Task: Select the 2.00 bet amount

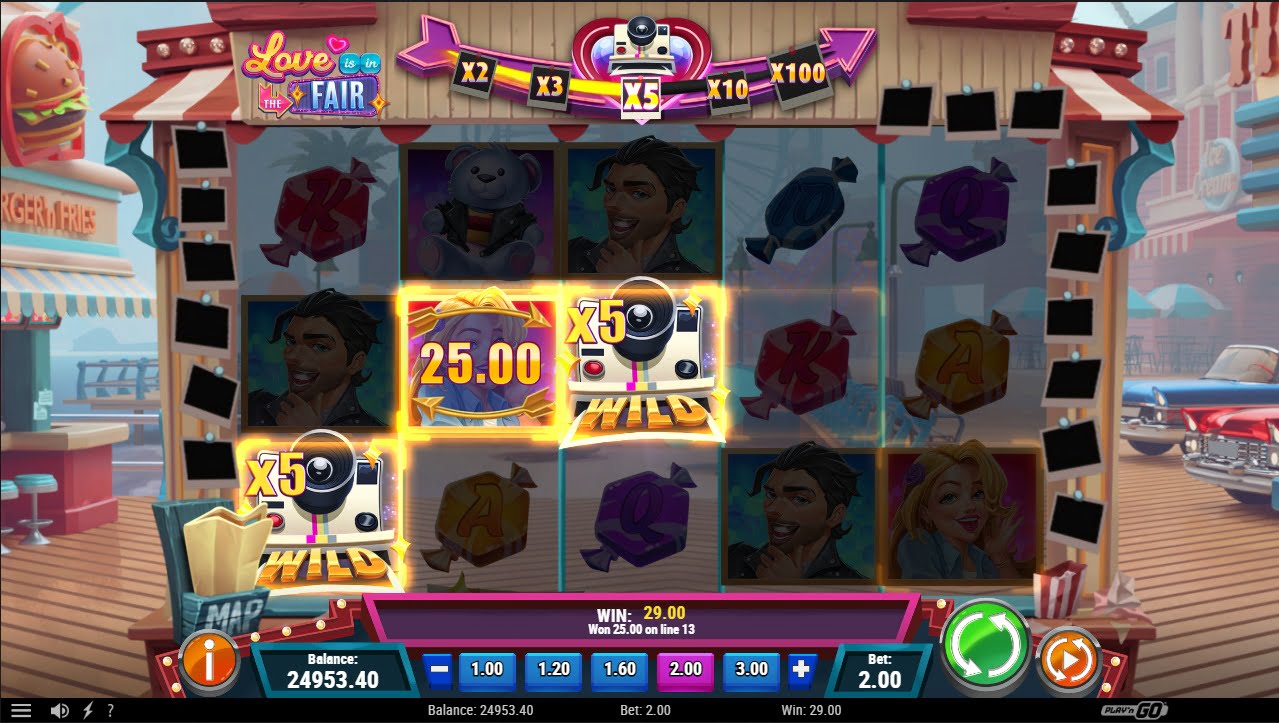Action: [x=686, y=670]
